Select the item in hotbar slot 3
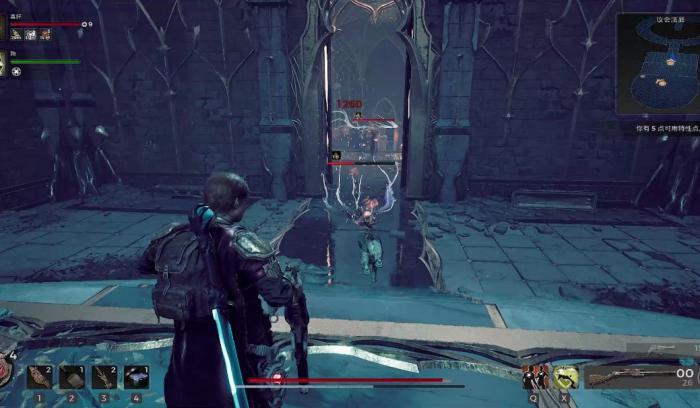Screen dimensions: 700x408 click(x=104, y=376)
